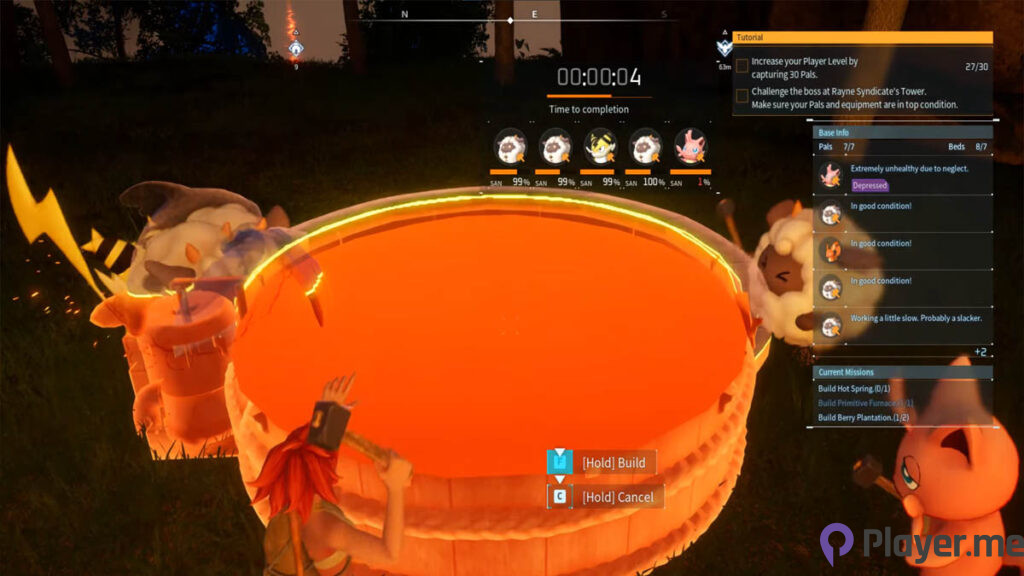Image resolution: width=1024 pixels, height=576 pixels.
Task: Open the Build Primitive Furnace mission
Action: pos(866,403)
